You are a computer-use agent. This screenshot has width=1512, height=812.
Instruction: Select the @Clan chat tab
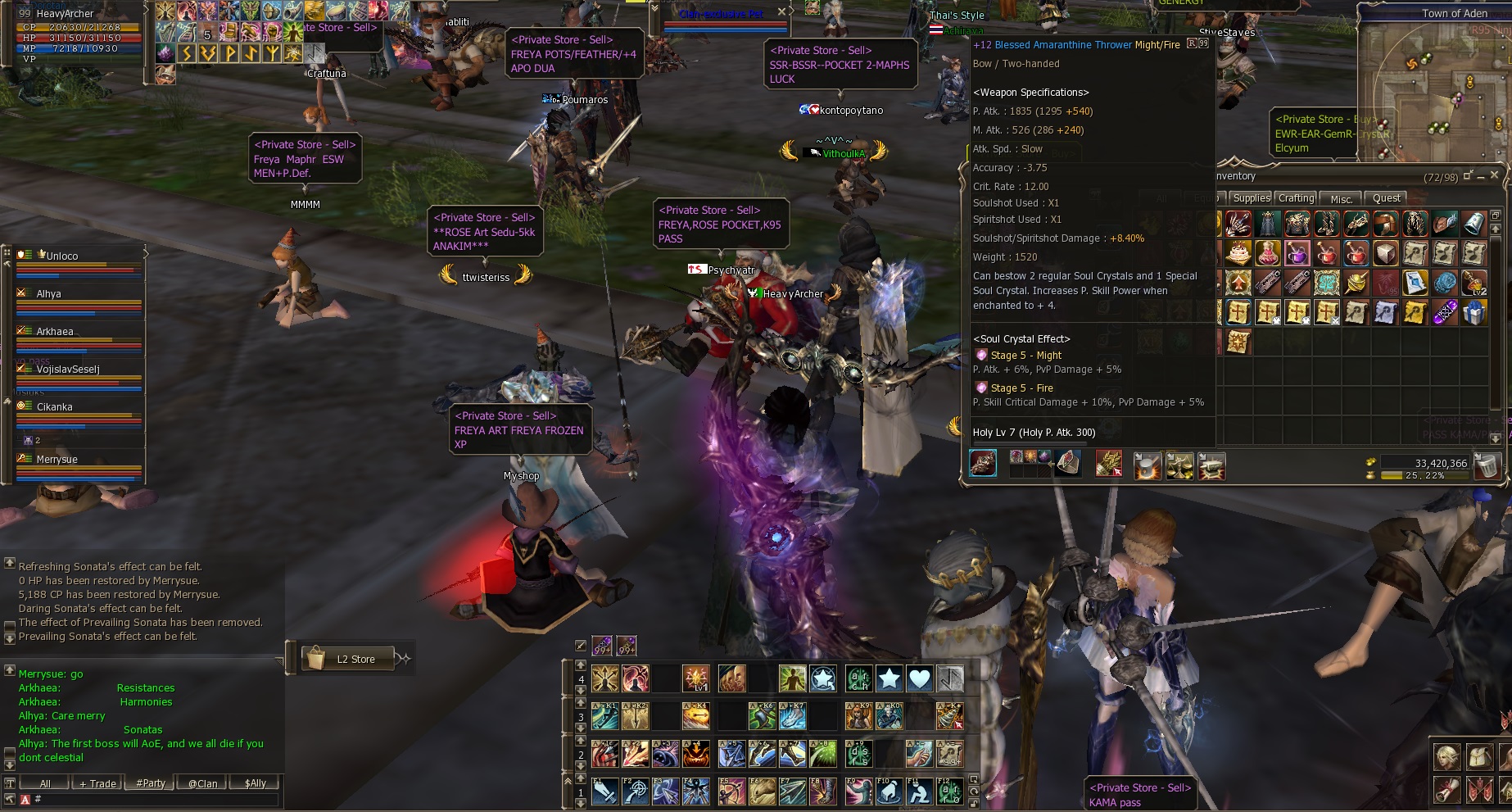coord(202,783)
